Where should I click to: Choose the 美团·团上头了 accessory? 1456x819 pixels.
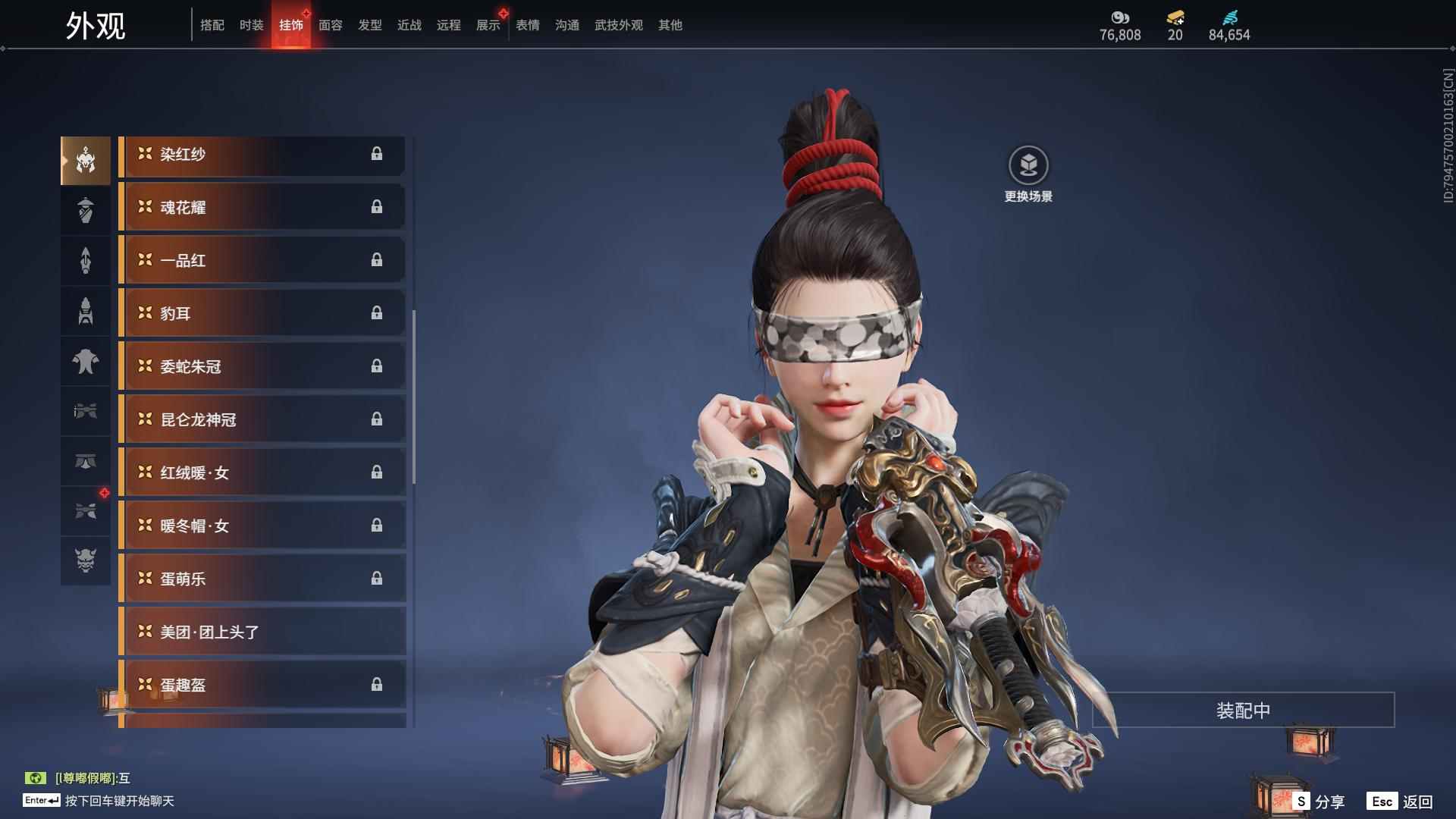point(262,632)
